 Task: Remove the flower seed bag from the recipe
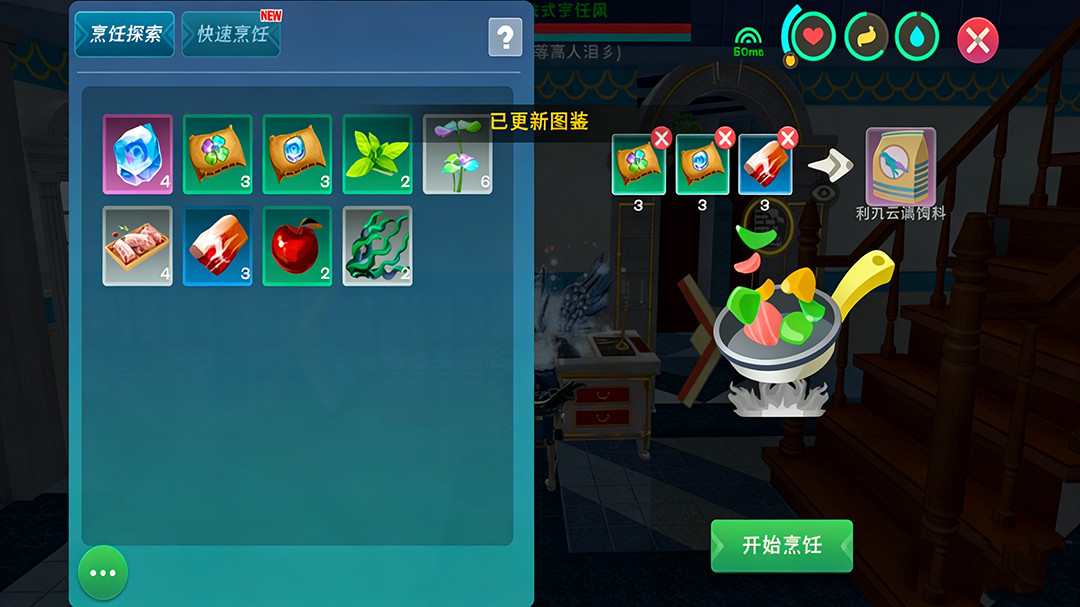pos(661,138)
